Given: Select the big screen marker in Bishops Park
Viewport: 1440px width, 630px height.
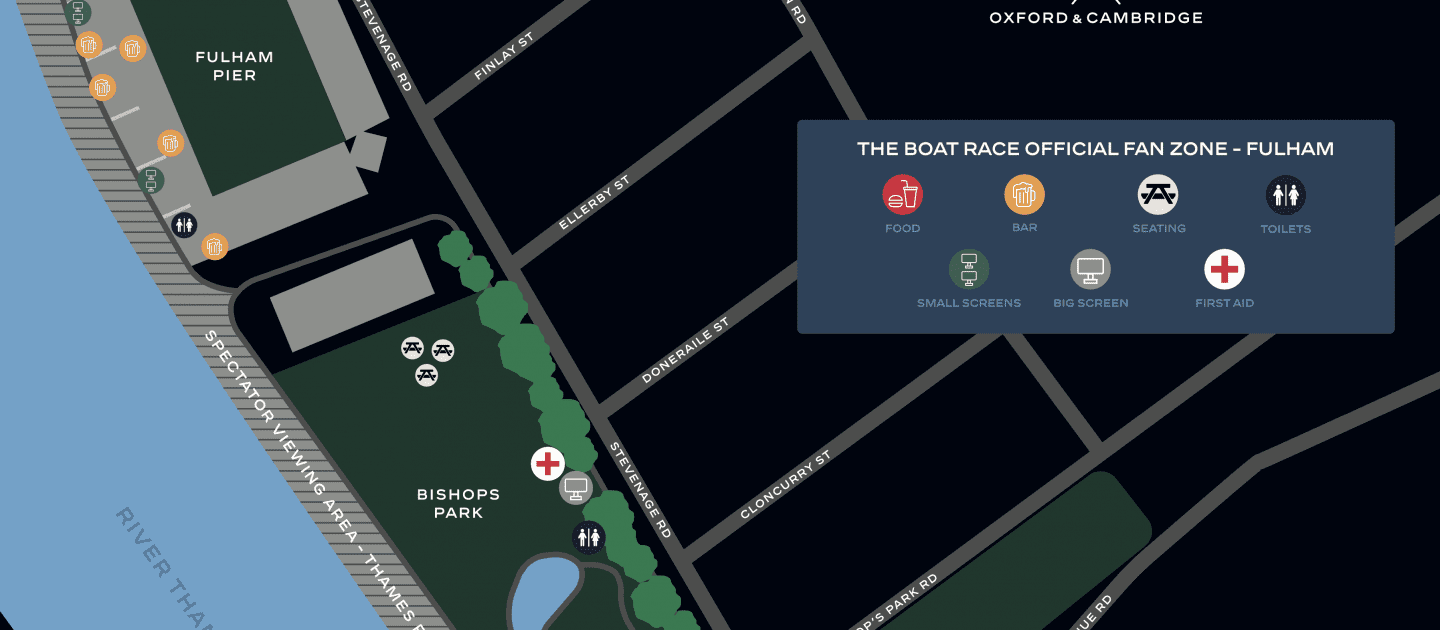Looking at the screenshot, I should coord(575,489).
